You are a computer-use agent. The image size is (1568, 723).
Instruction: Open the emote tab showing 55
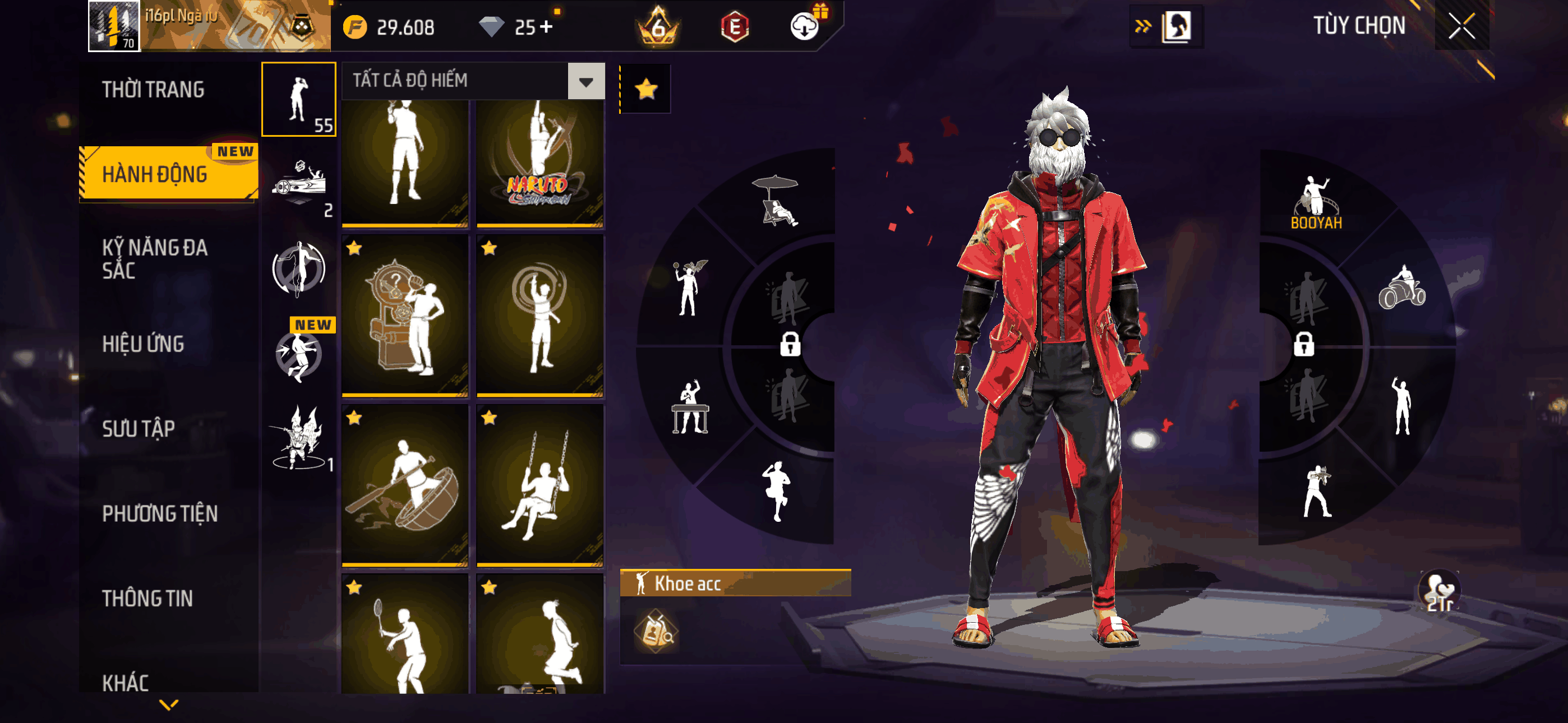299,99
